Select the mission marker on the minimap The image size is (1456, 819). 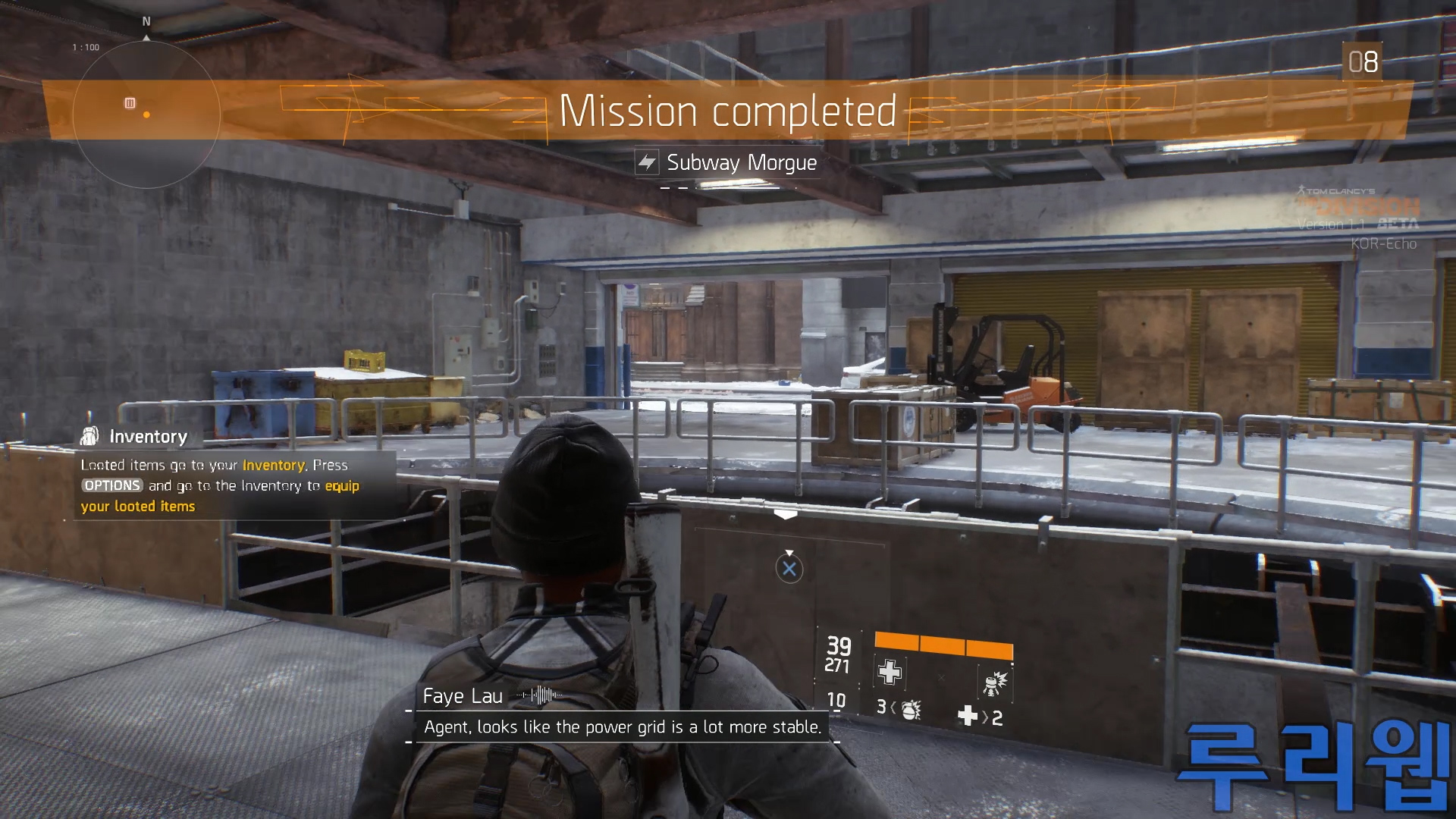(130, 103)
